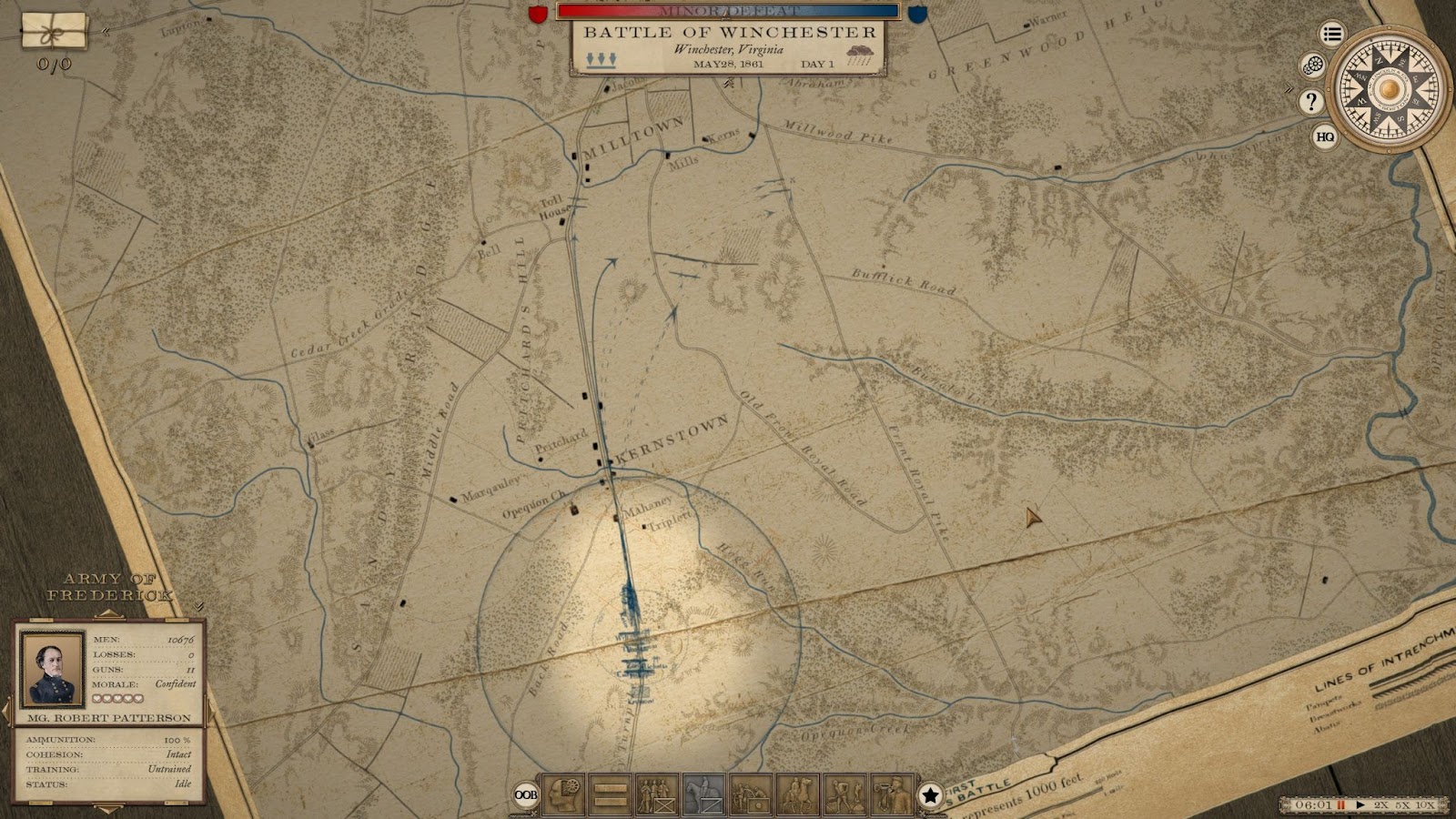Set game speed to 2X
This screenshot has height=819, width=1456.
coord(1381,805)
